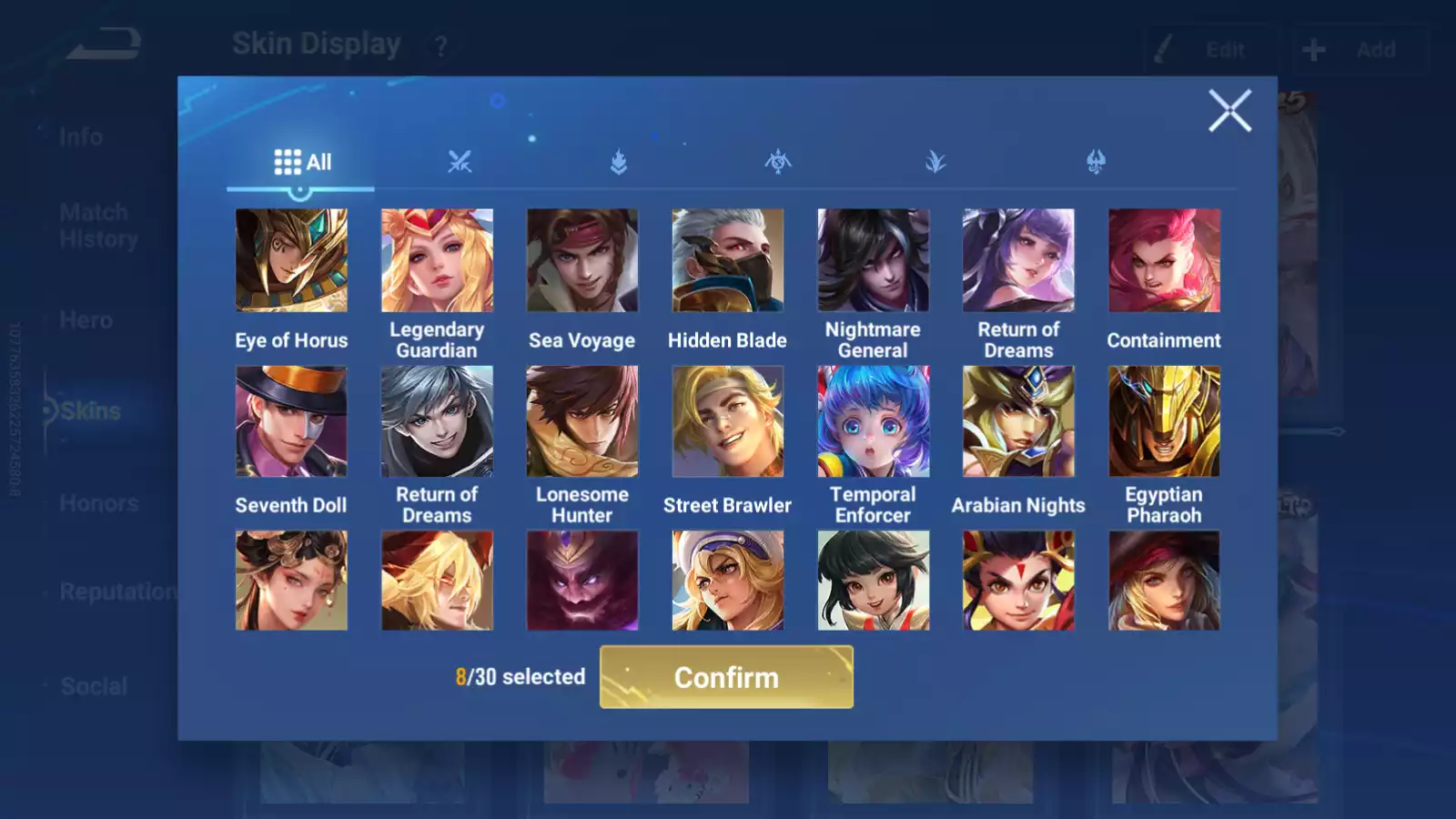Viewport: 1456px width, 819px height.
Task: Select the Hidden Blade skin
Action: 727,259
